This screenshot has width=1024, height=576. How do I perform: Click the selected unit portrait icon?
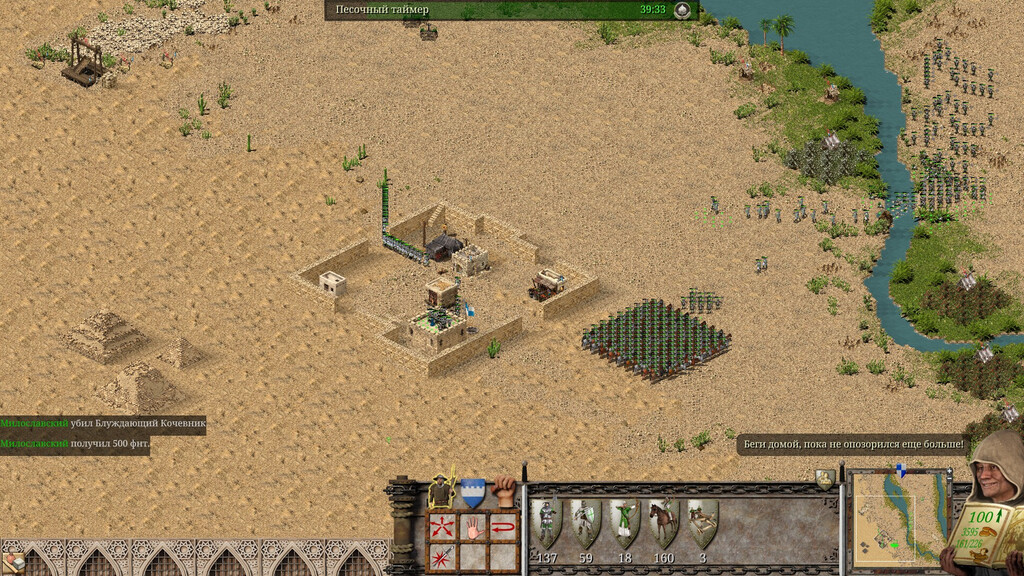[x=441, y=491]
